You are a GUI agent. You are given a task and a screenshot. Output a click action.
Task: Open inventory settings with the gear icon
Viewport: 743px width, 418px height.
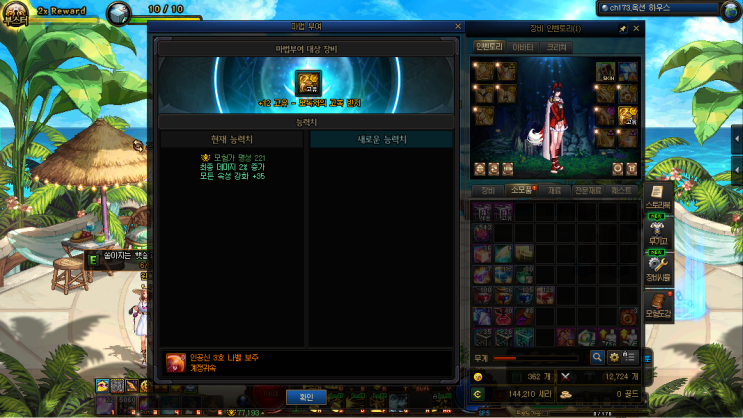614,357
